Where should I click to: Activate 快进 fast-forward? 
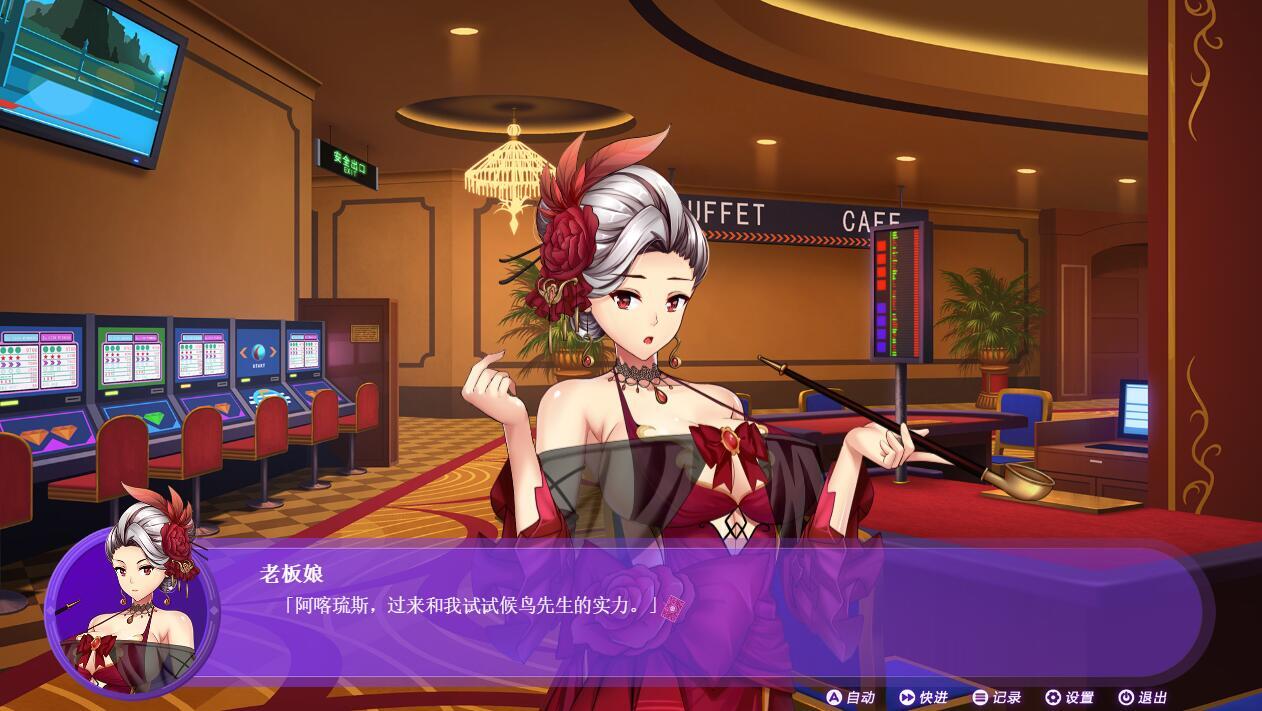[x=923, y=697]
